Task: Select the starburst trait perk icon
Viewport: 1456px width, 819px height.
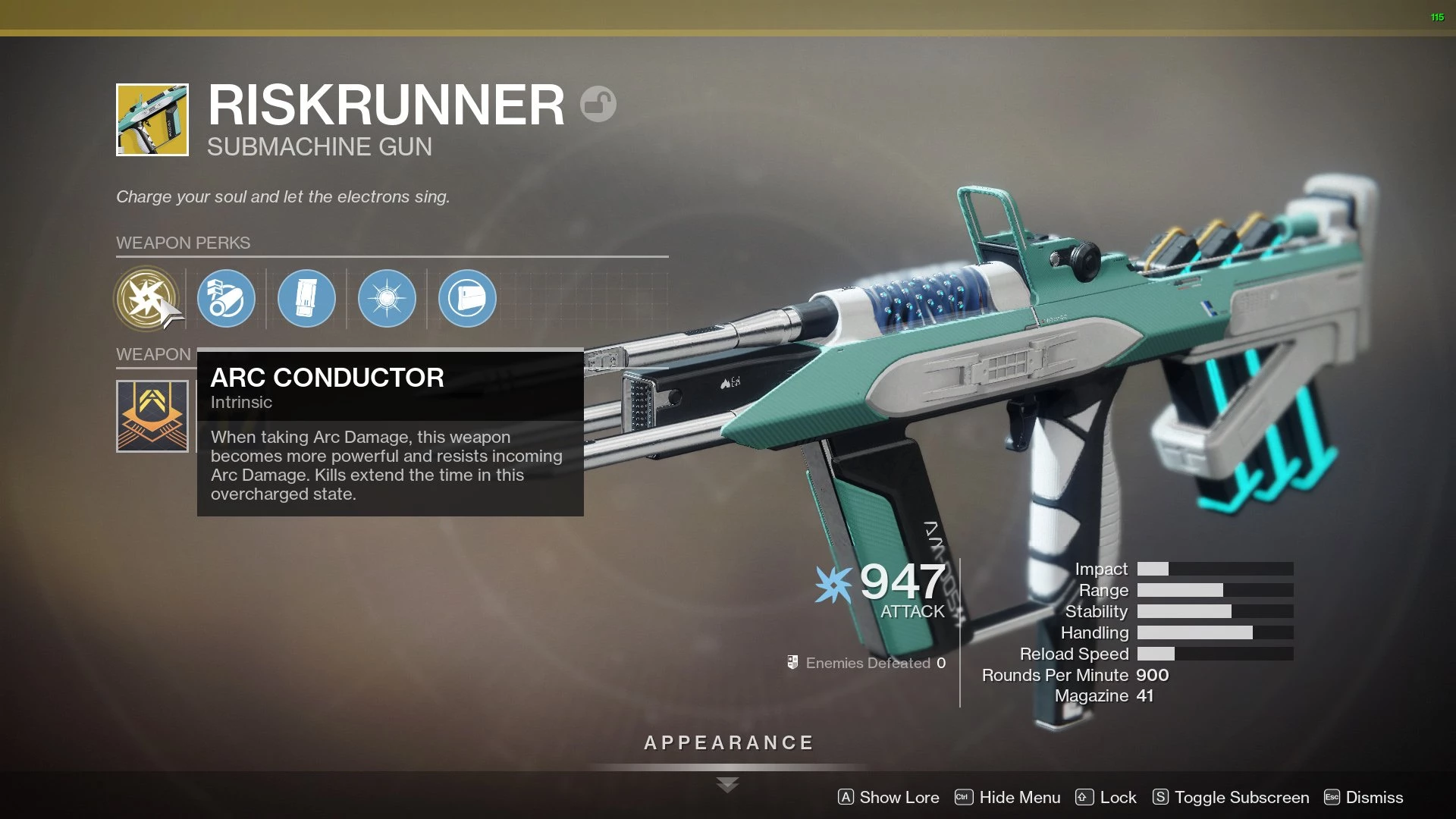Action: tap(387, 299)
